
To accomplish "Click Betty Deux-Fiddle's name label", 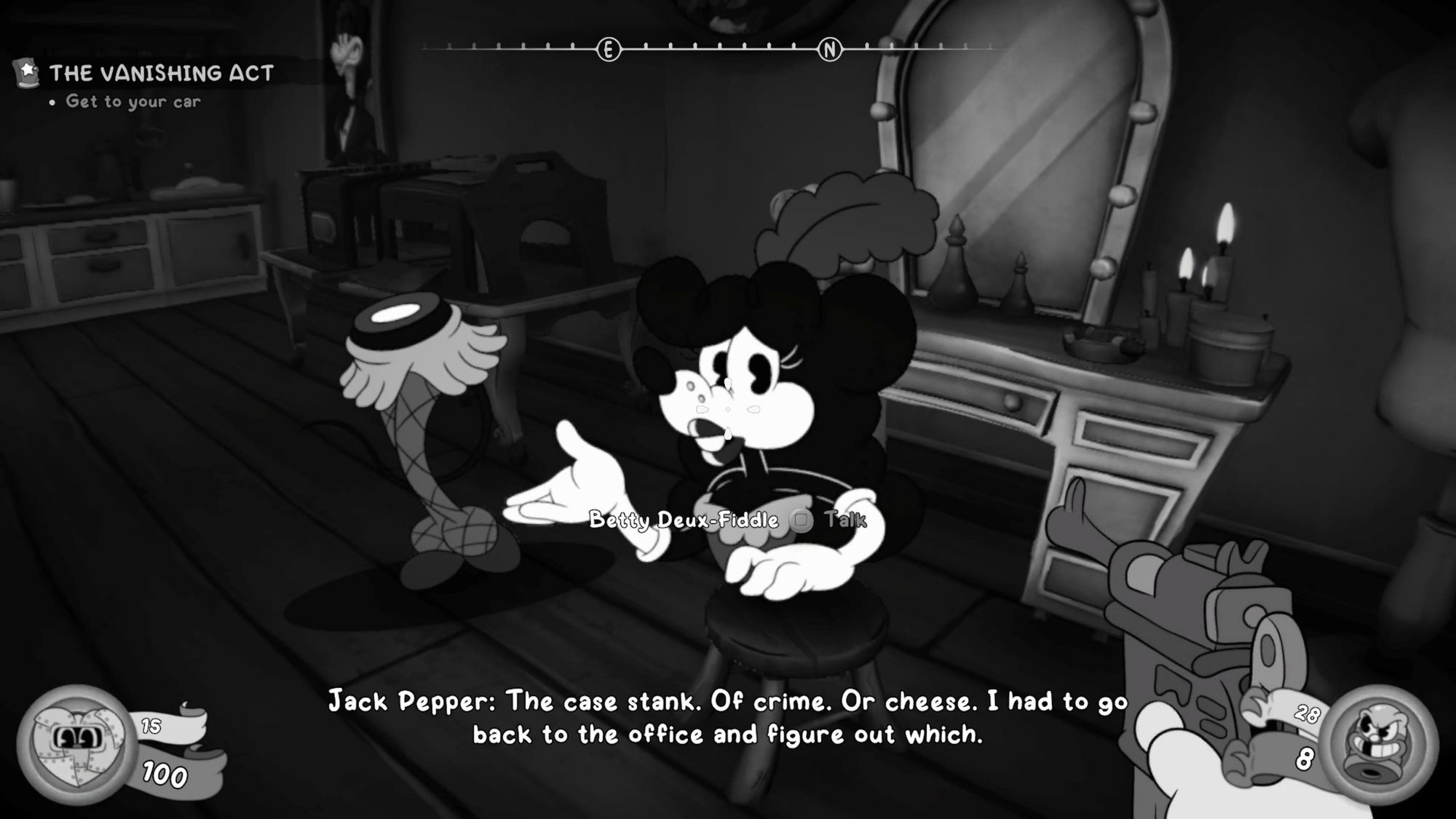I will click(x=684, y=521).
